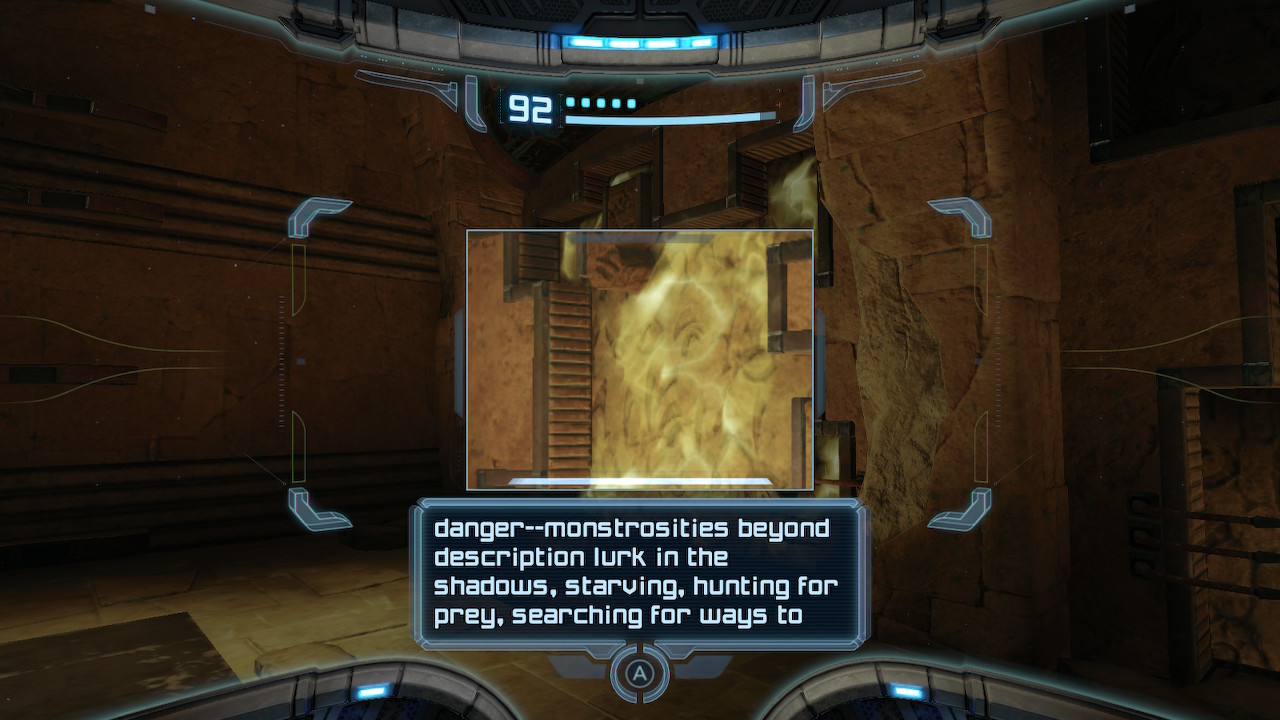
Task: Click the horizontal energy bar
Action: pos(670,116)
